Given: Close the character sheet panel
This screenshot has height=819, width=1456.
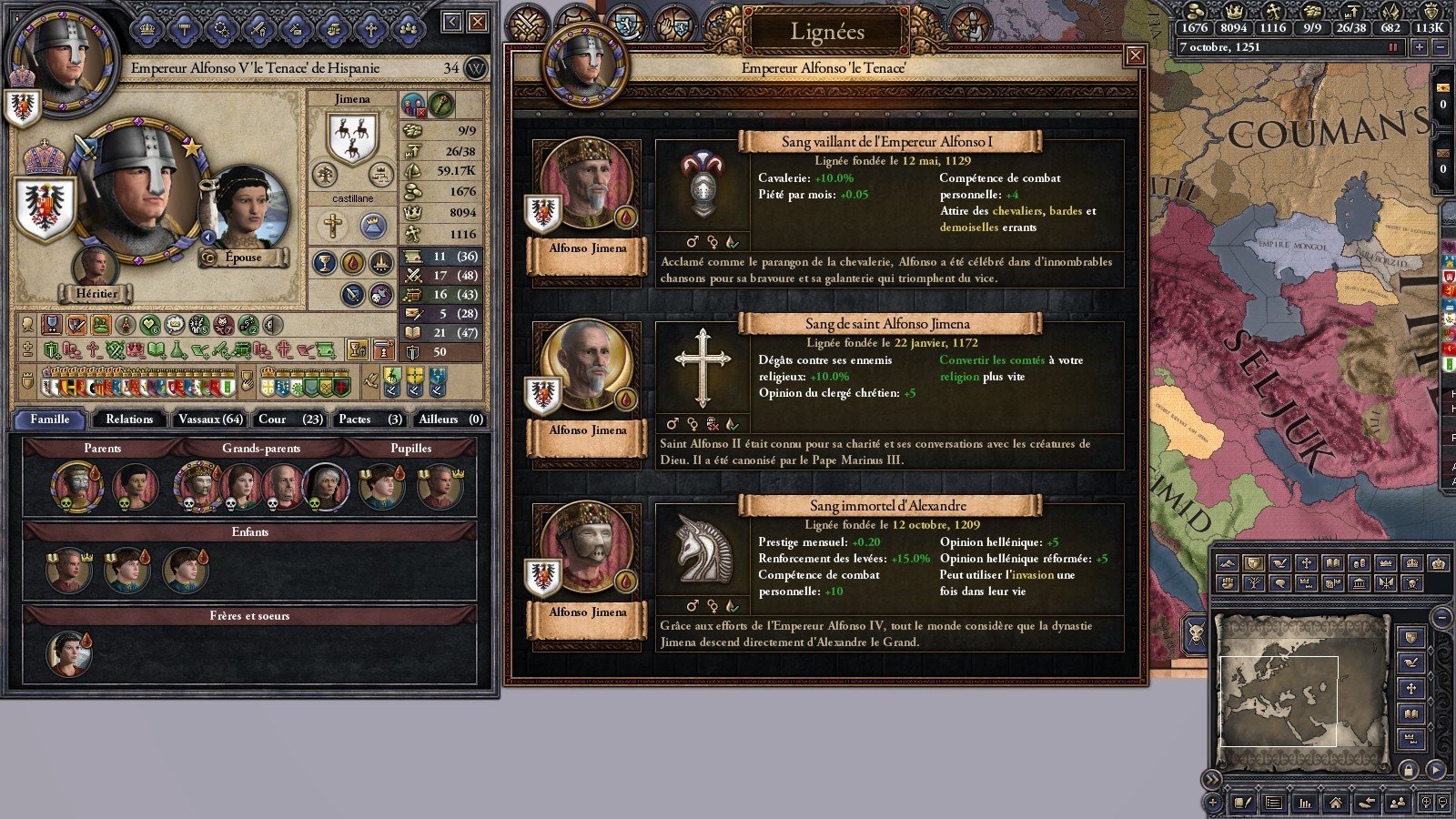Looking at the screenshot, I should pos(478,23).
